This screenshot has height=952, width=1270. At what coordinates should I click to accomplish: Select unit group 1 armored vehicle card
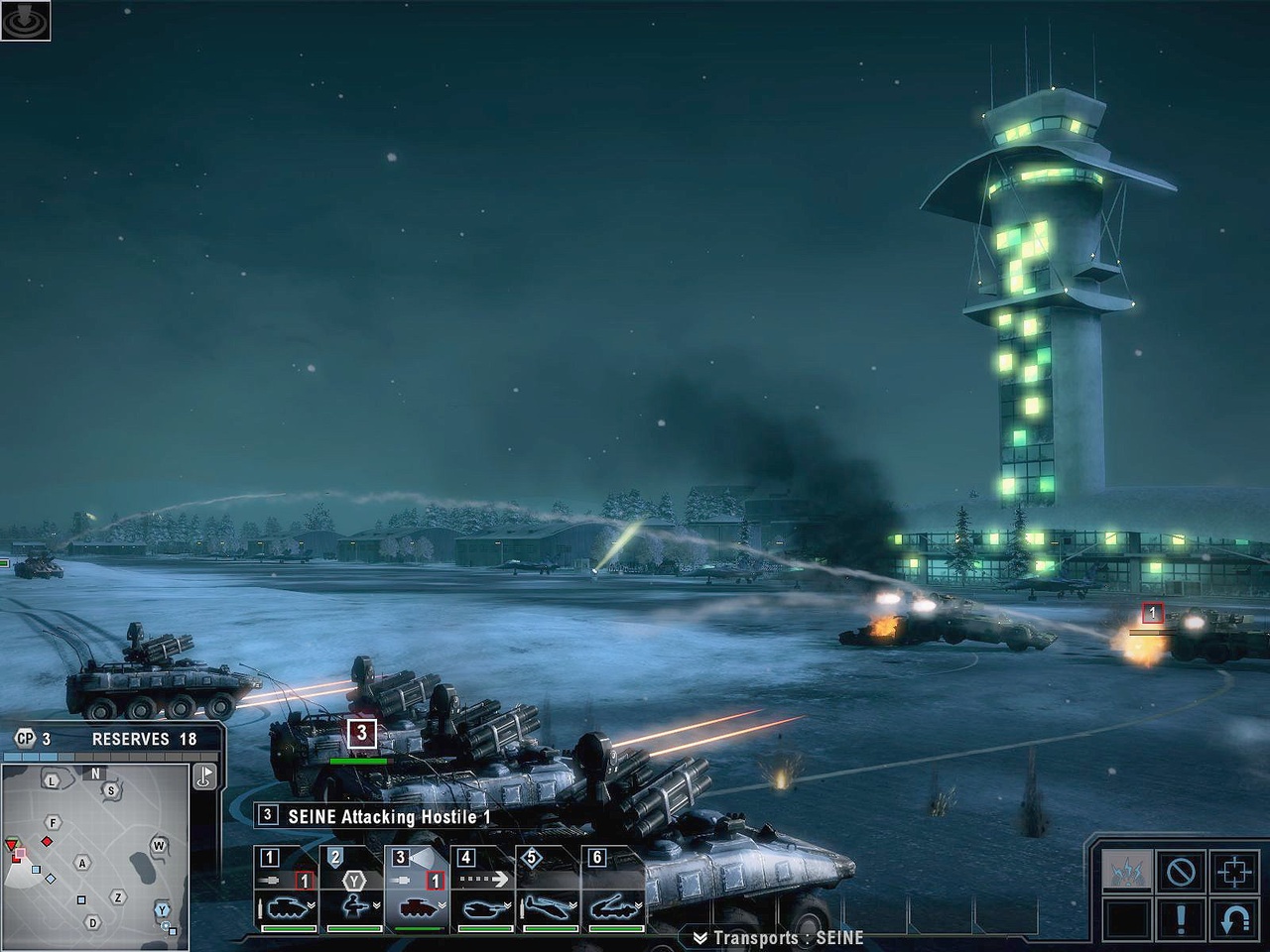point(287,890)
